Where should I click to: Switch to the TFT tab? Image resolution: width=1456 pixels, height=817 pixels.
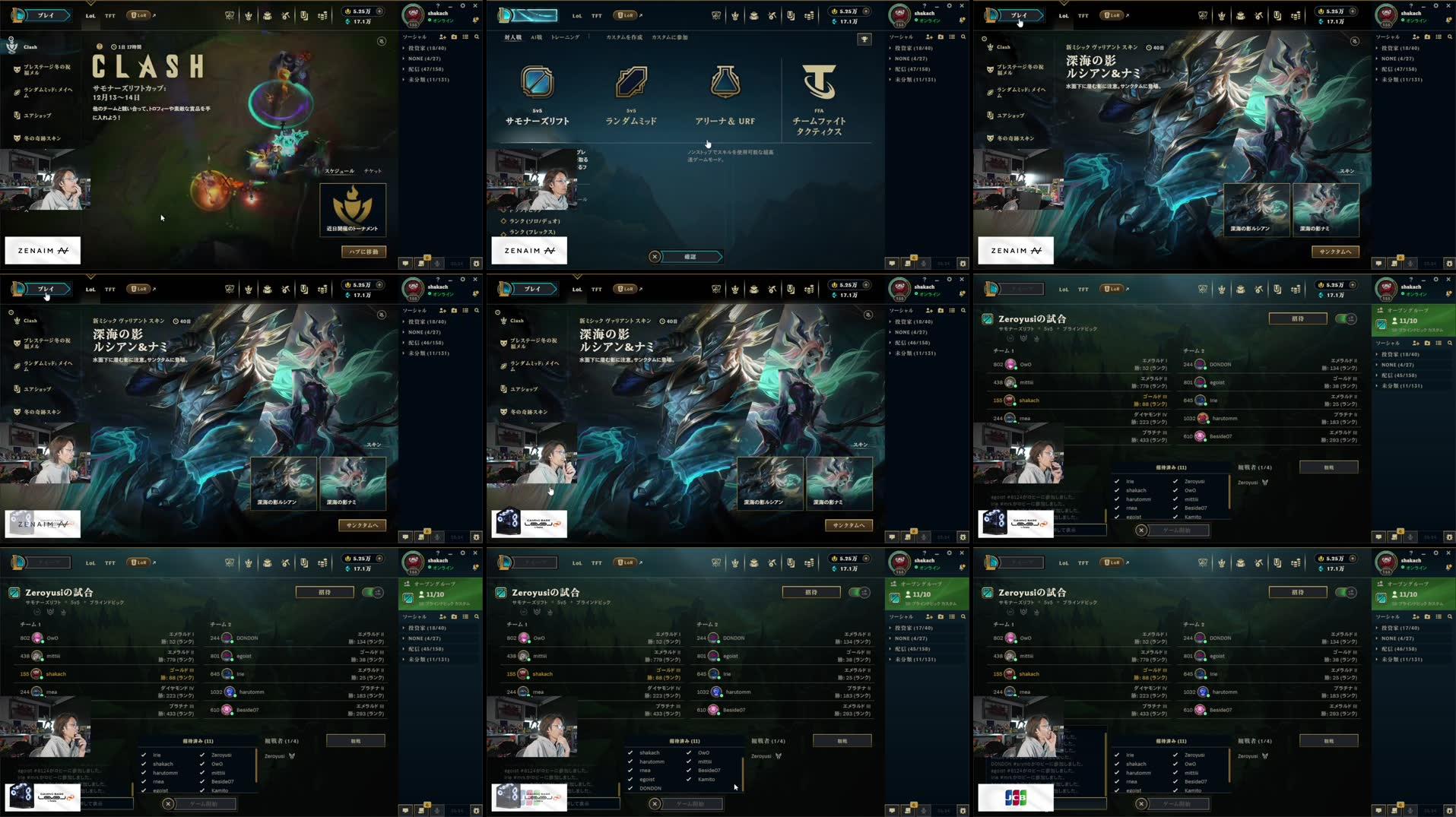tap(109, 14)
